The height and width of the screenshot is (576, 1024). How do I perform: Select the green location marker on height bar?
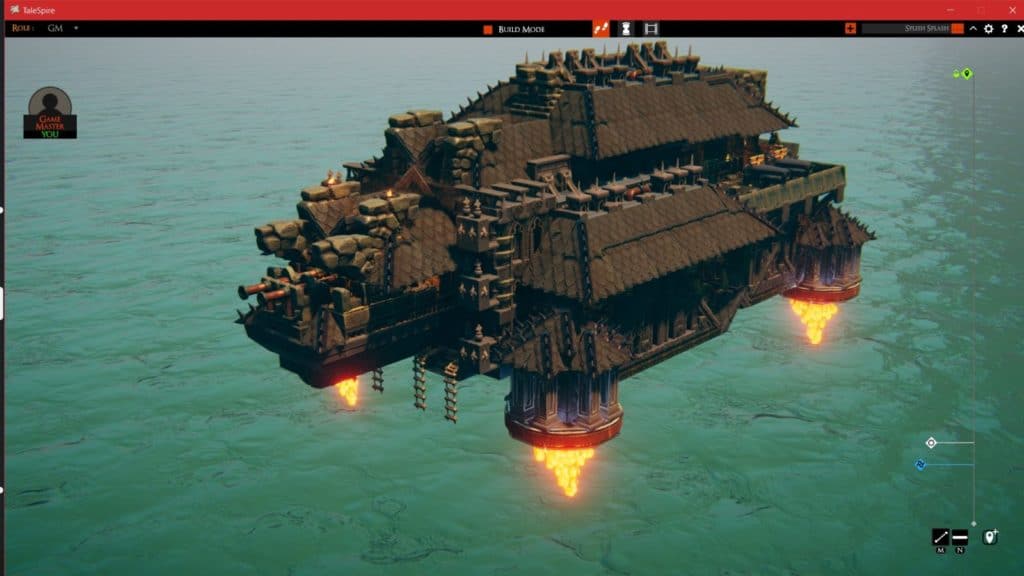[x=967, y=73]
